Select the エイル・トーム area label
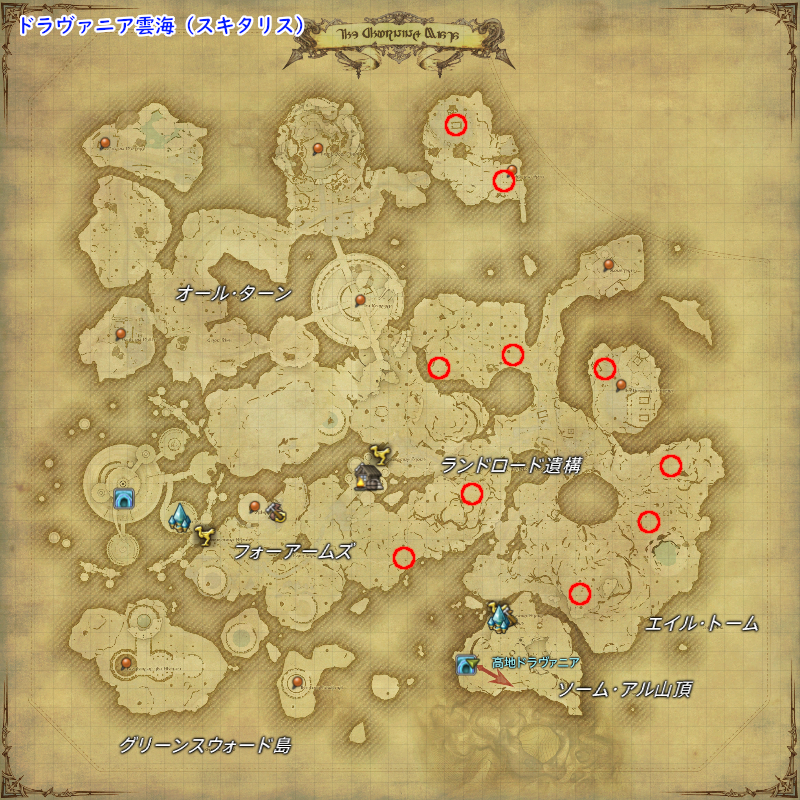800x800 pixels. point(702,624)
